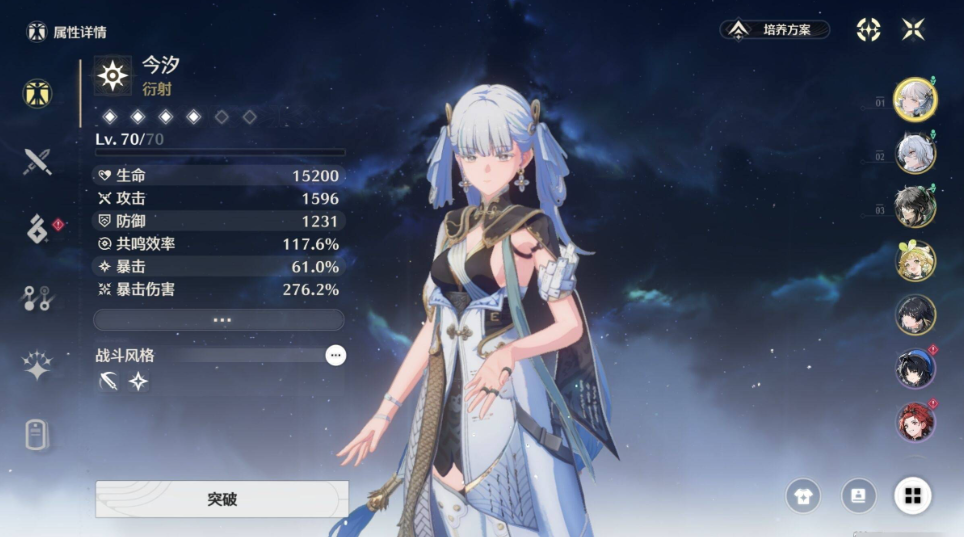The width and height of the screenshot is (964, 537).
Task: Tap the 突破 ascension button
Action: (x=222, y=499)
